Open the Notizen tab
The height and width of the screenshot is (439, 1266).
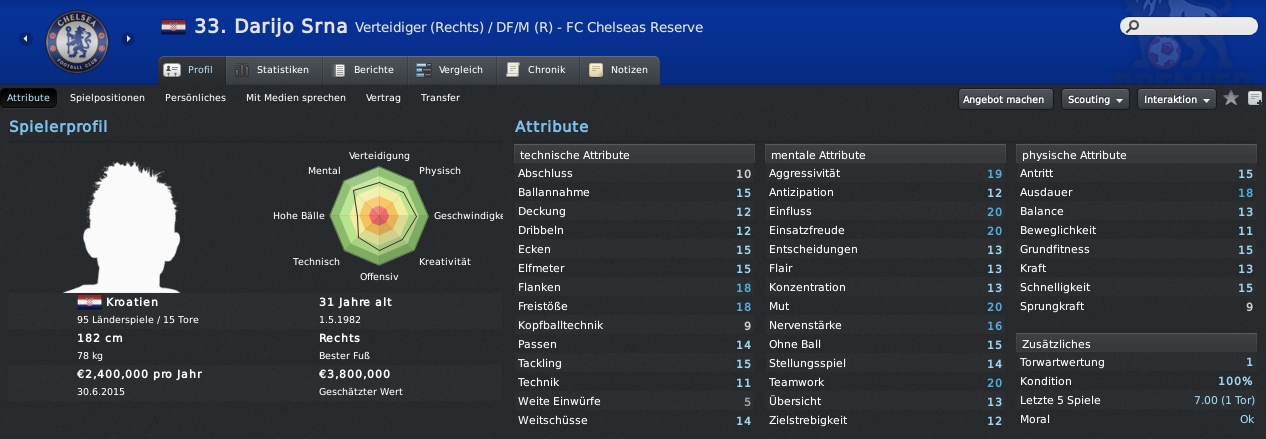pyautogui.click(x=619, y=70)
